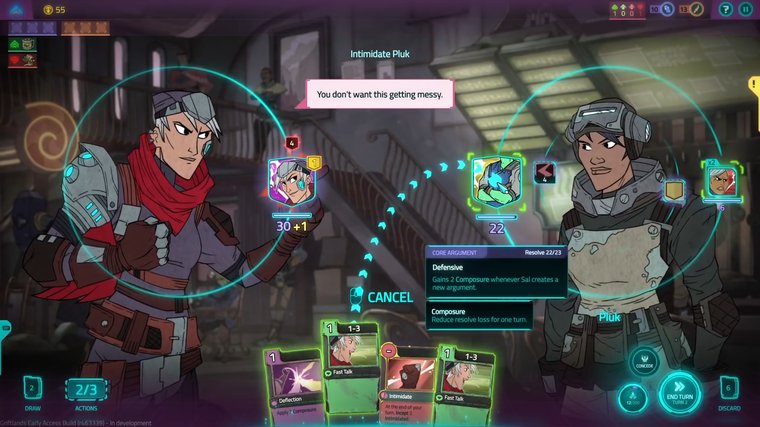The width and height of the screenshot is (760, 427).
Task: Target Pluk's core argument with 22 resolve
Action: coord(497,181)
